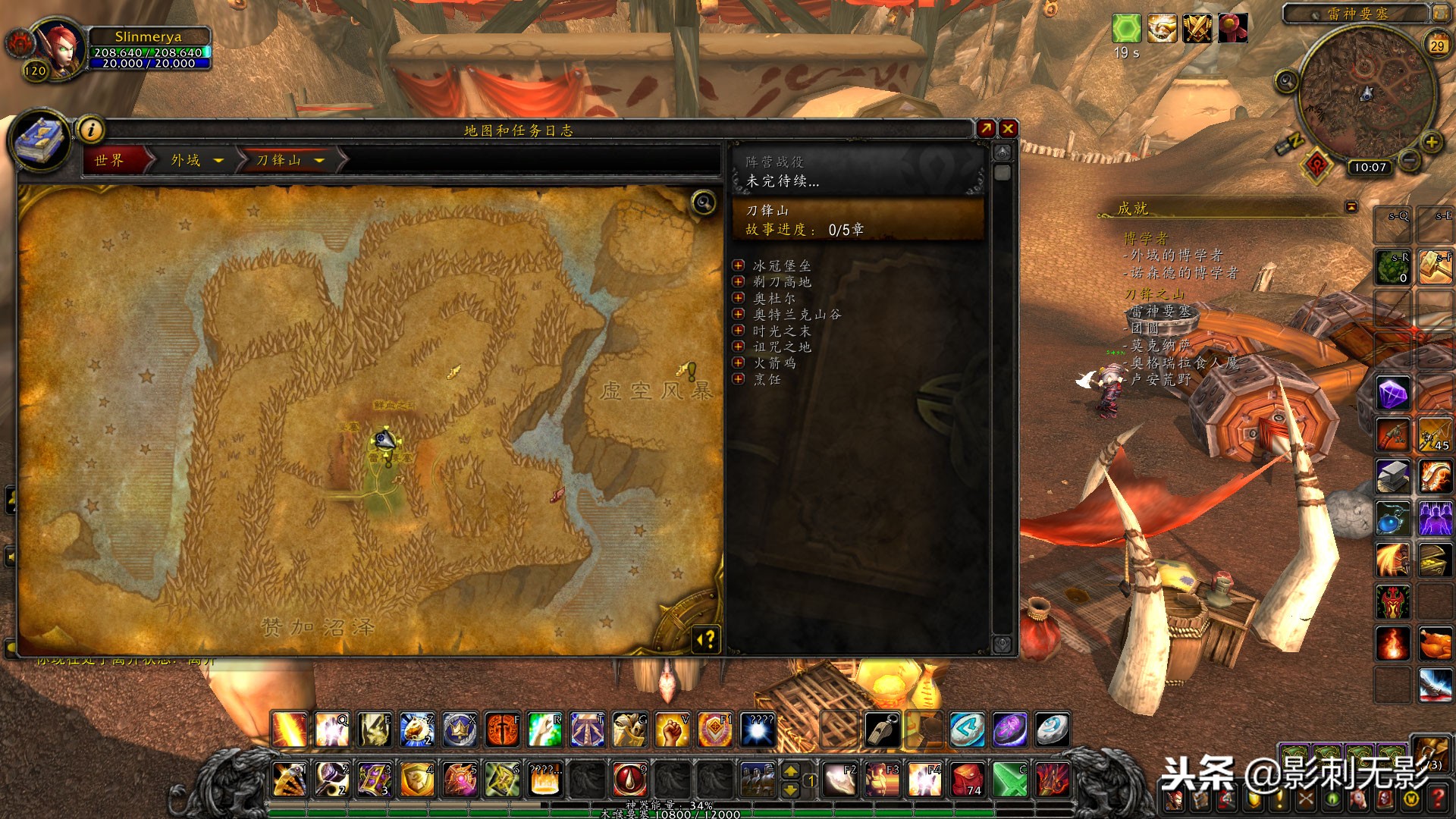Expand the 冰冠堡垒 quest group
The height and width of the screenshot is (819, 1456).
coord(739,265)
